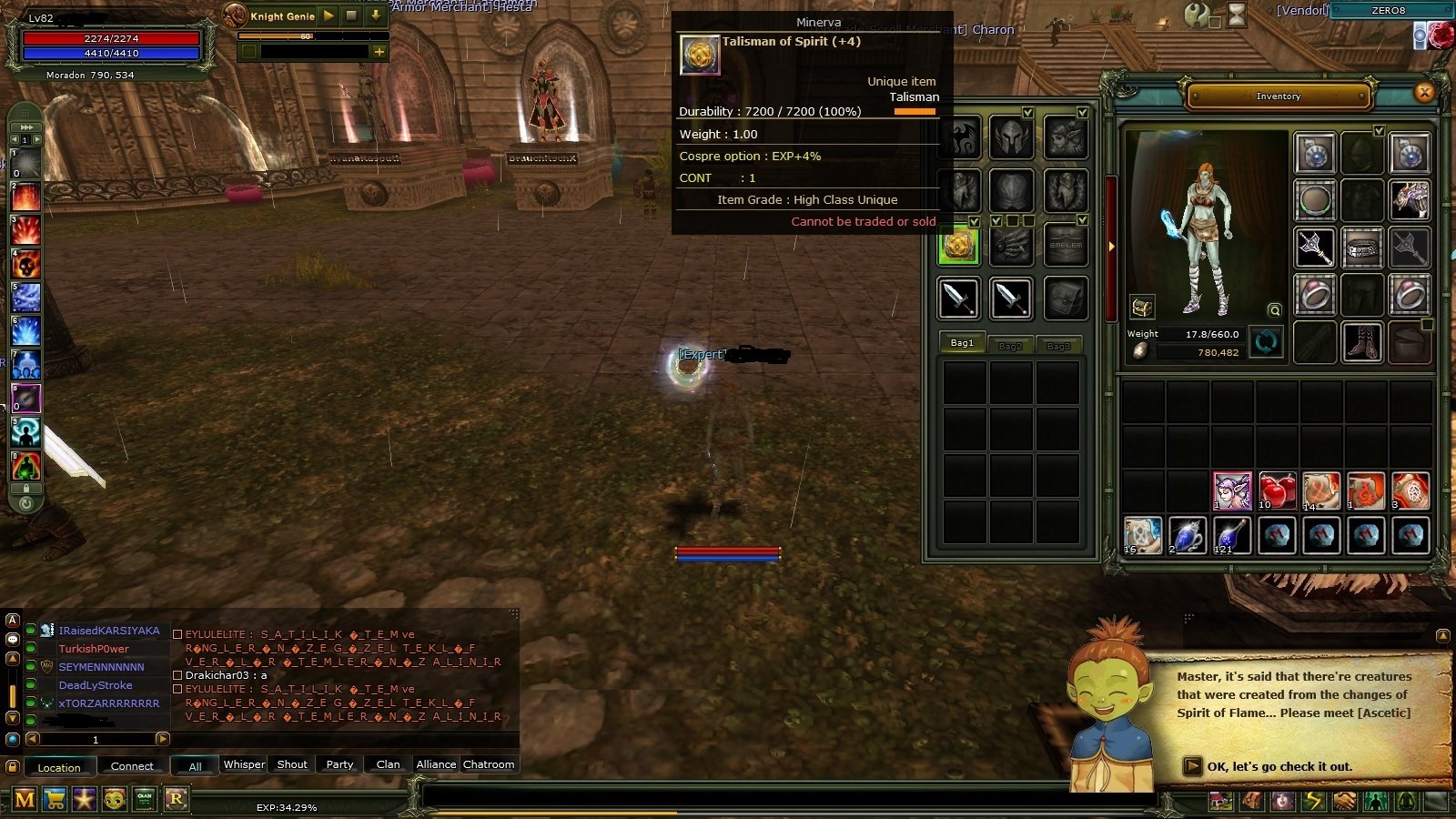Open the Whisper chat tab
1456x819 pixels.
pos(245,764)
